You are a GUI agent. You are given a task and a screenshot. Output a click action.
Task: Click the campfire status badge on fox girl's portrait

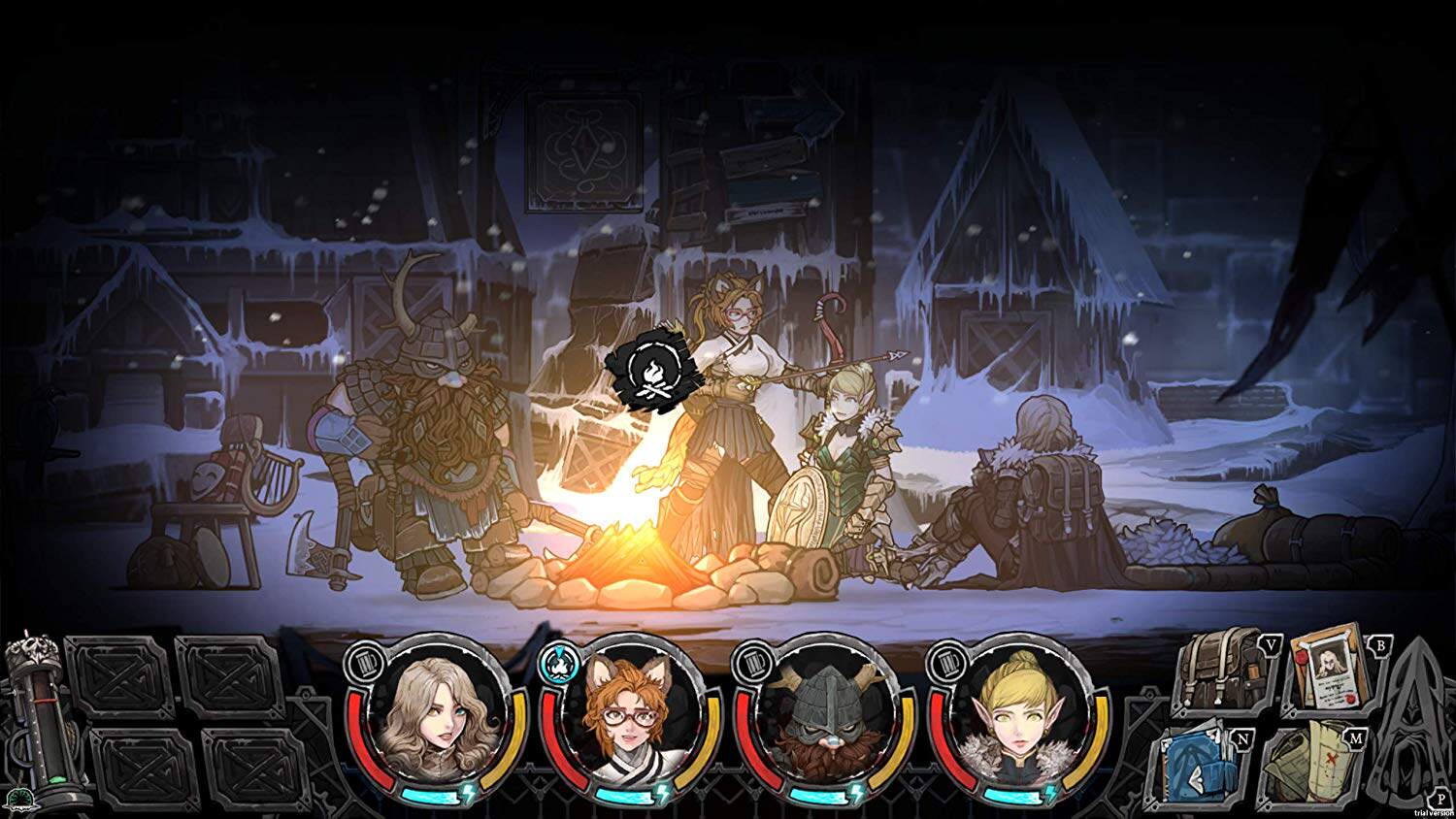(x=557, y=661)
